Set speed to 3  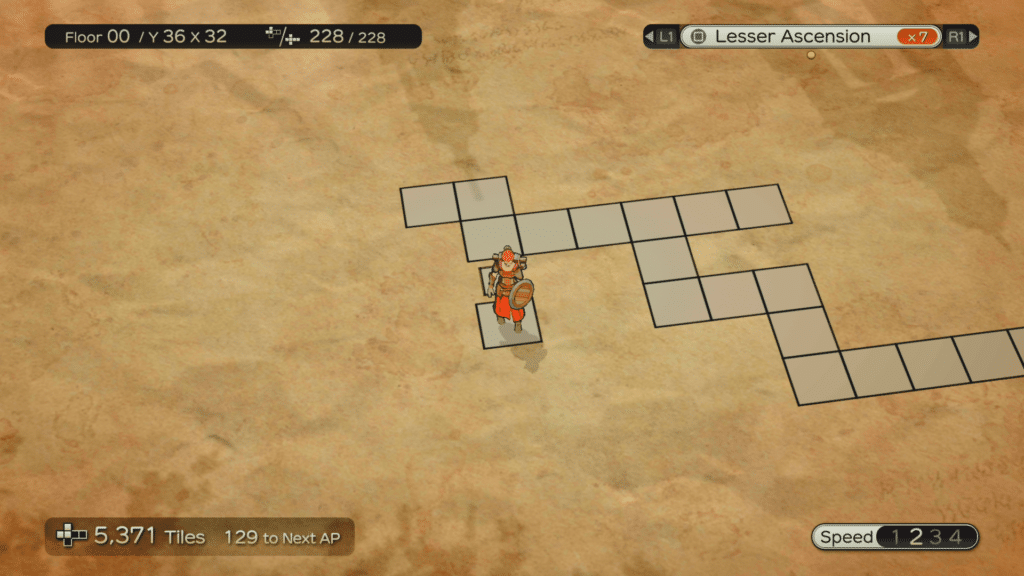pos(936,537)
